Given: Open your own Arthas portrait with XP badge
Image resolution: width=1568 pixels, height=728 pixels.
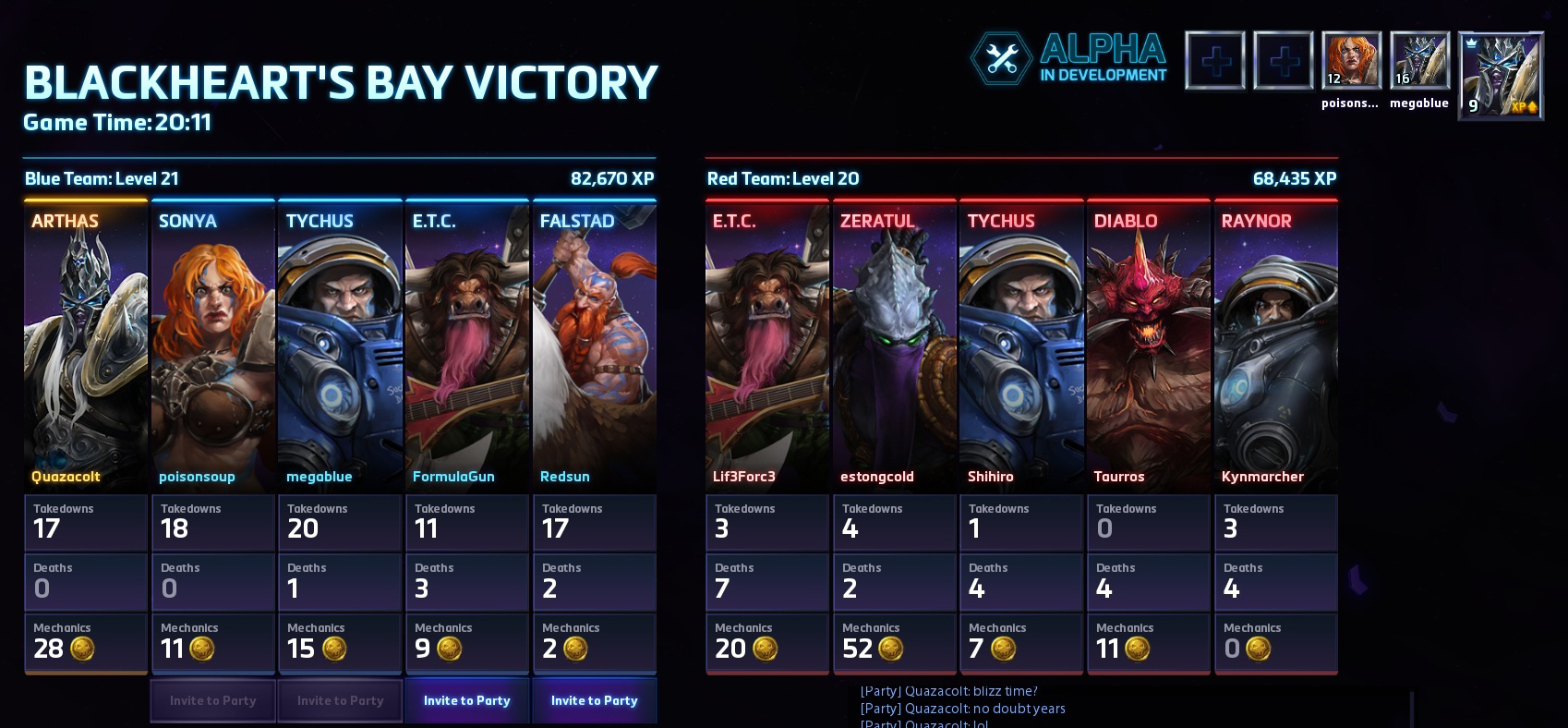Looking at the screenshot, I should tap(1501, 76).
